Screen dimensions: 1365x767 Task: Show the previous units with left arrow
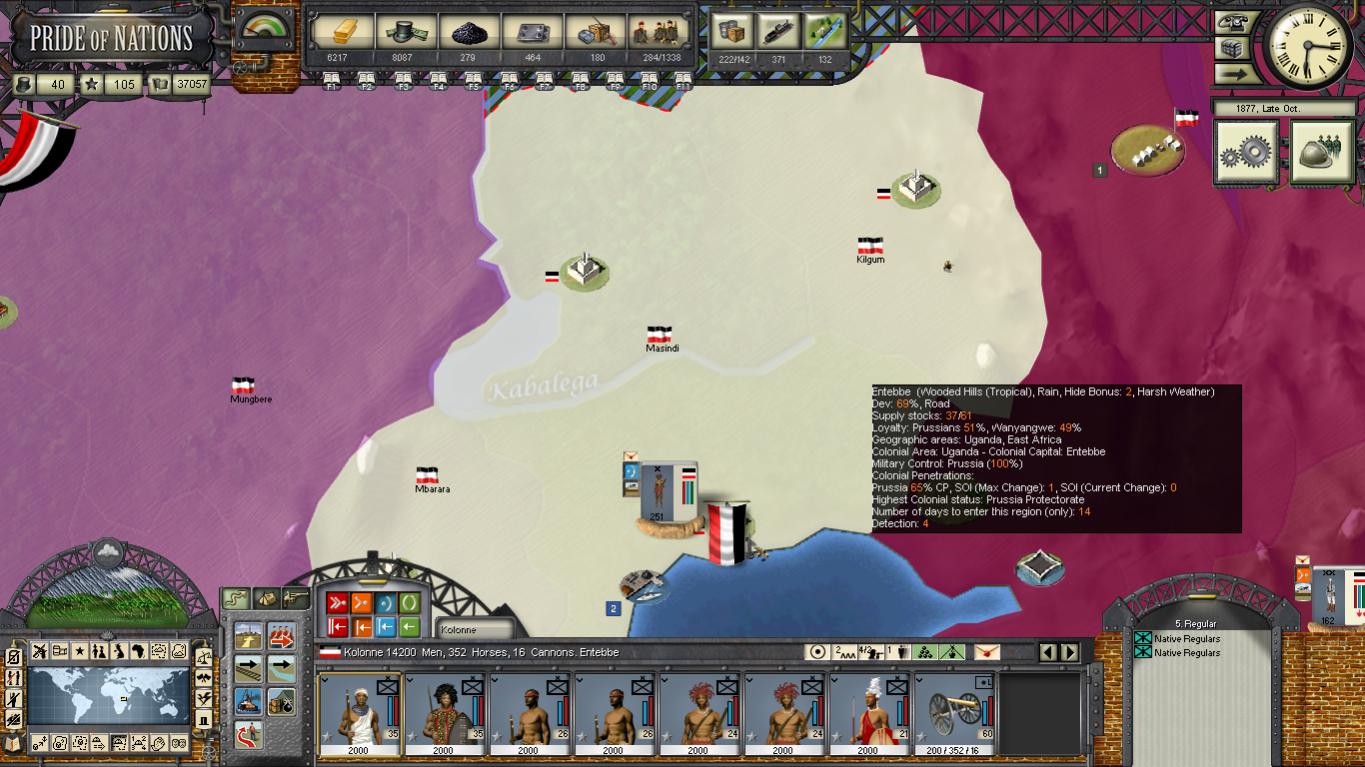coord(1049,652)
